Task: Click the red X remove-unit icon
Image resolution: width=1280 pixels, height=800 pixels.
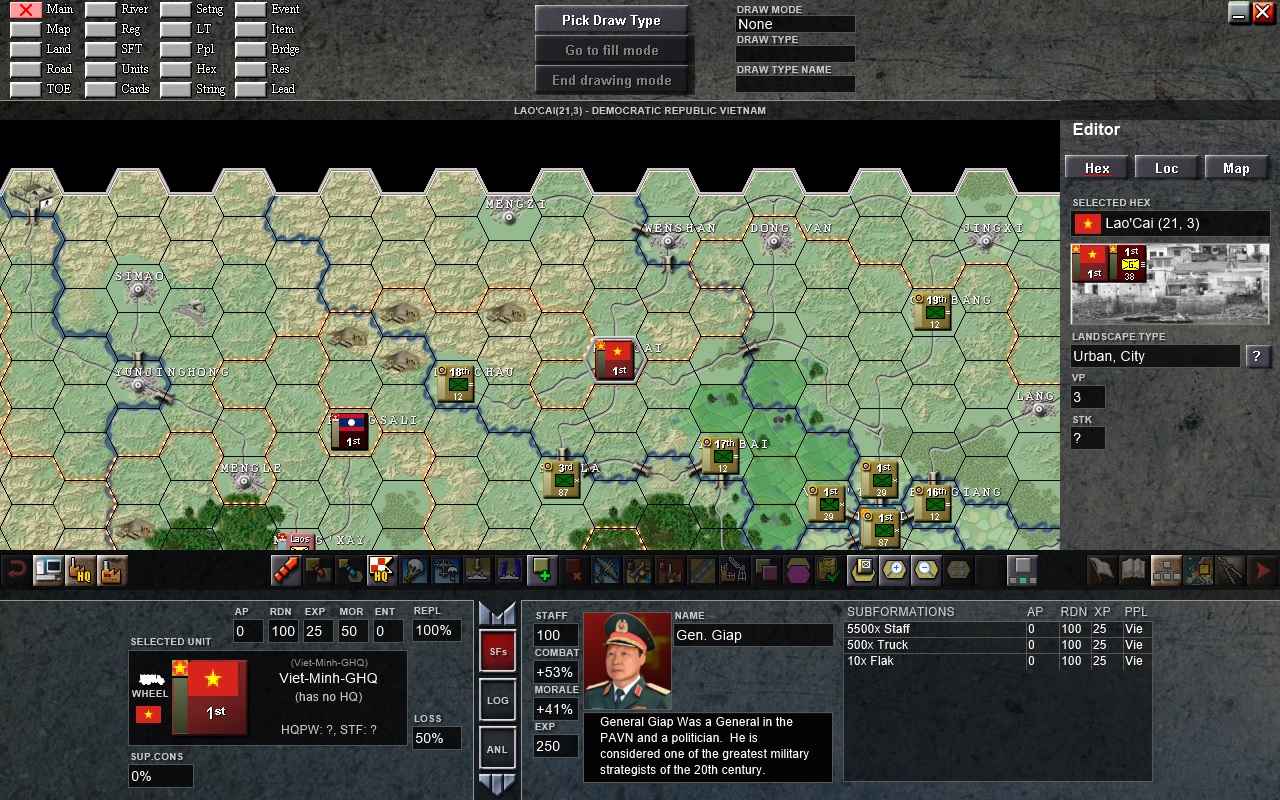Action: (x=575, y=571)
